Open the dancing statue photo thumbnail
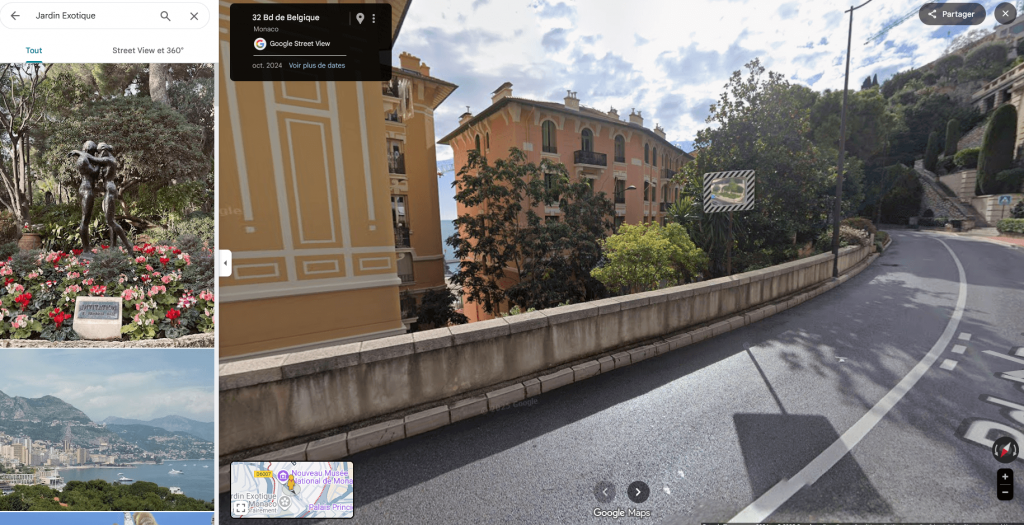The image size is (1024, 525). point(107,204)
